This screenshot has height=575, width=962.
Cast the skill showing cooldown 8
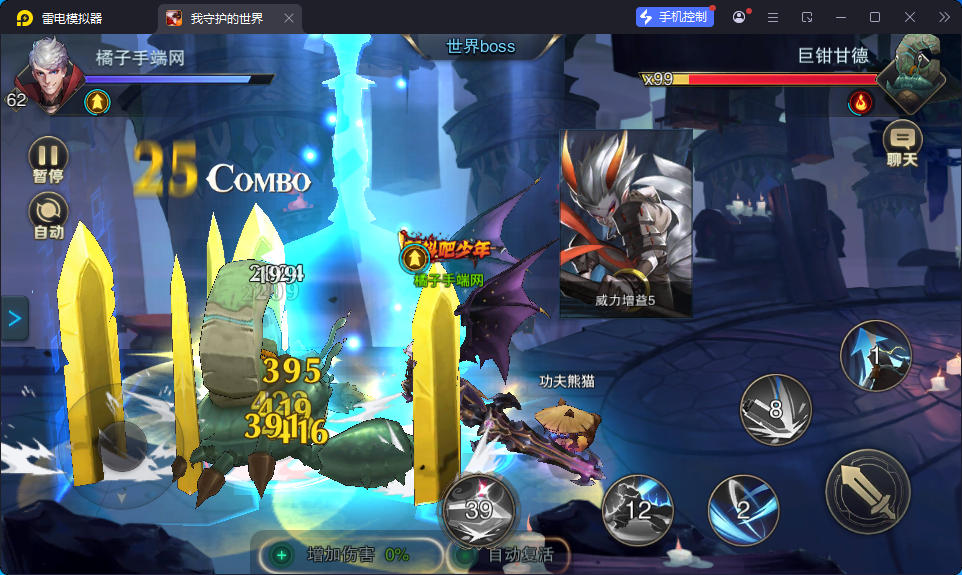(x=775, y=409)
